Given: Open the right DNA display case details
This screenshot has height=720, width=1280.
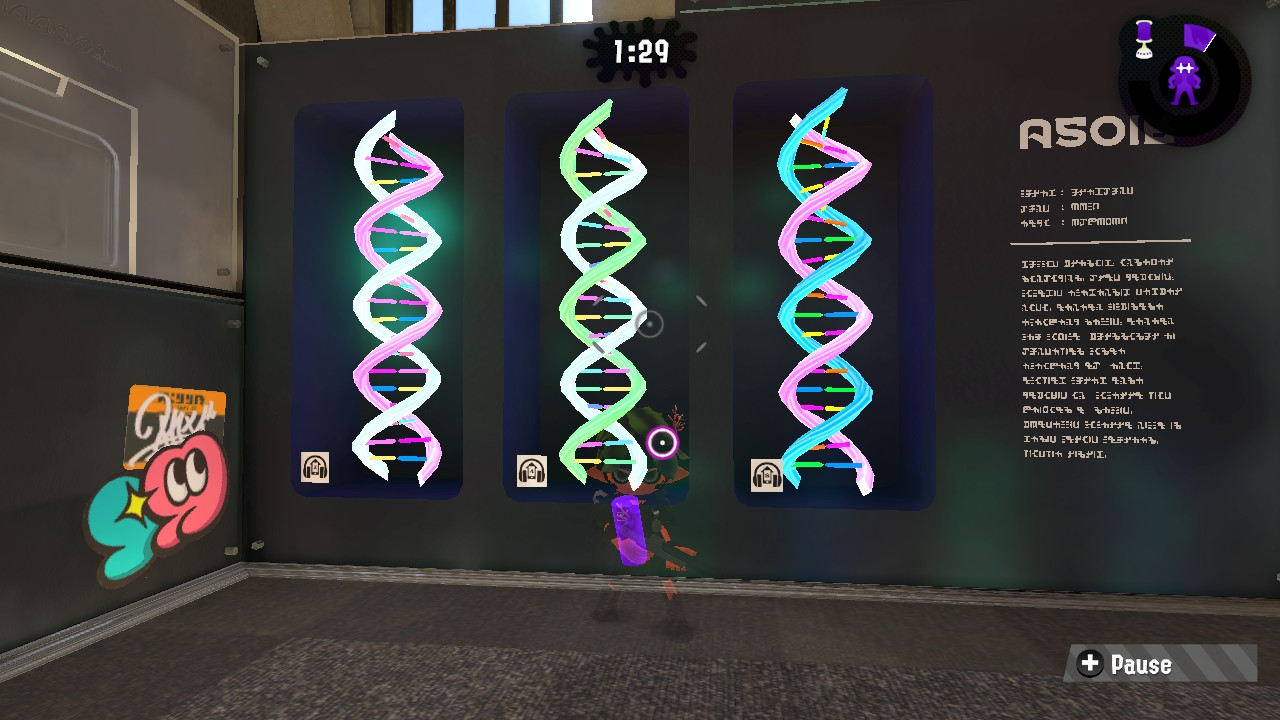Looking at the screenshot, I should click(833, 295).
